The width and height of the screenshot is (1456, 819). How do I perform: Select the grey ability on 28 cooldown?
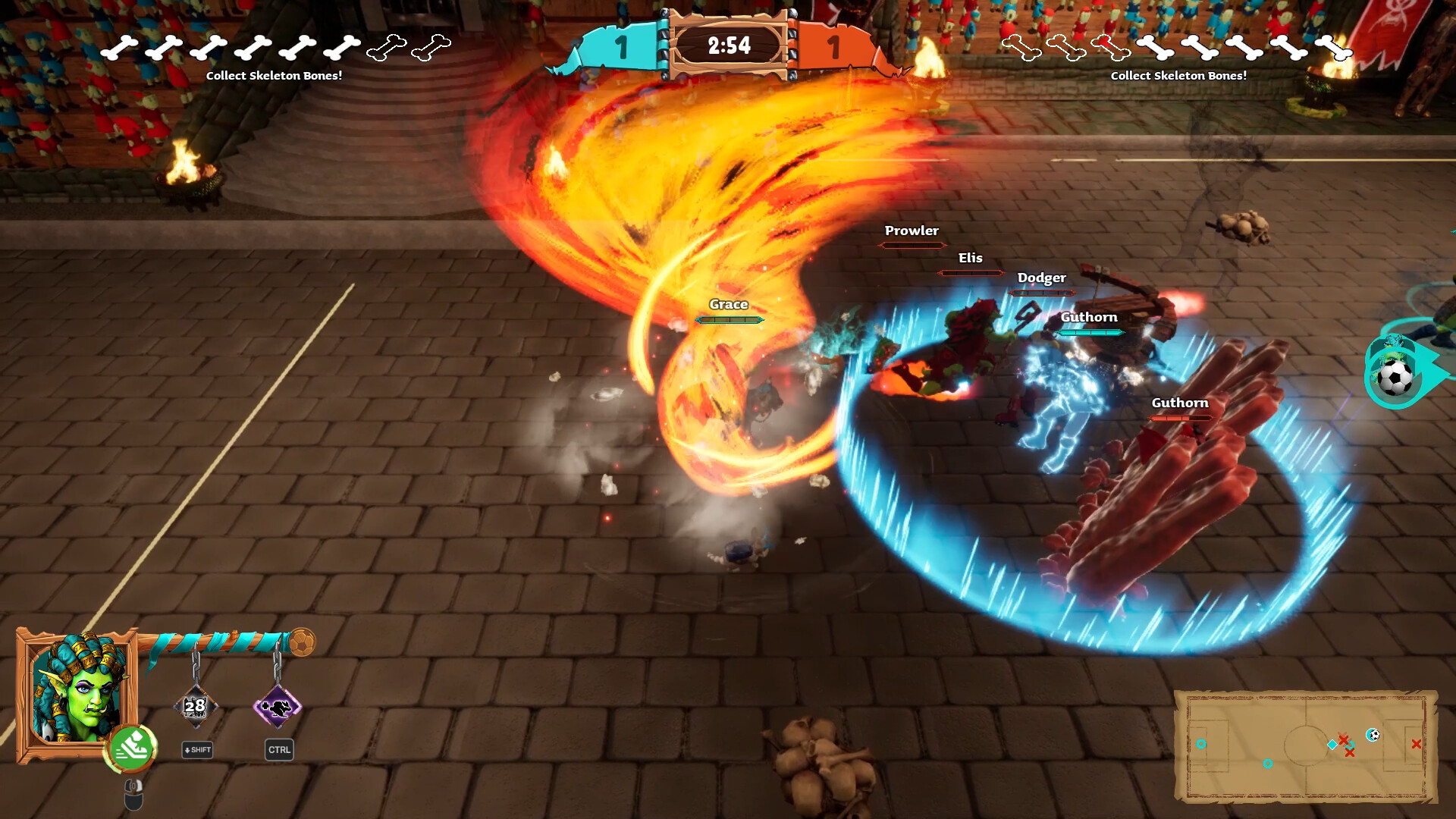(x=196, y=707)
